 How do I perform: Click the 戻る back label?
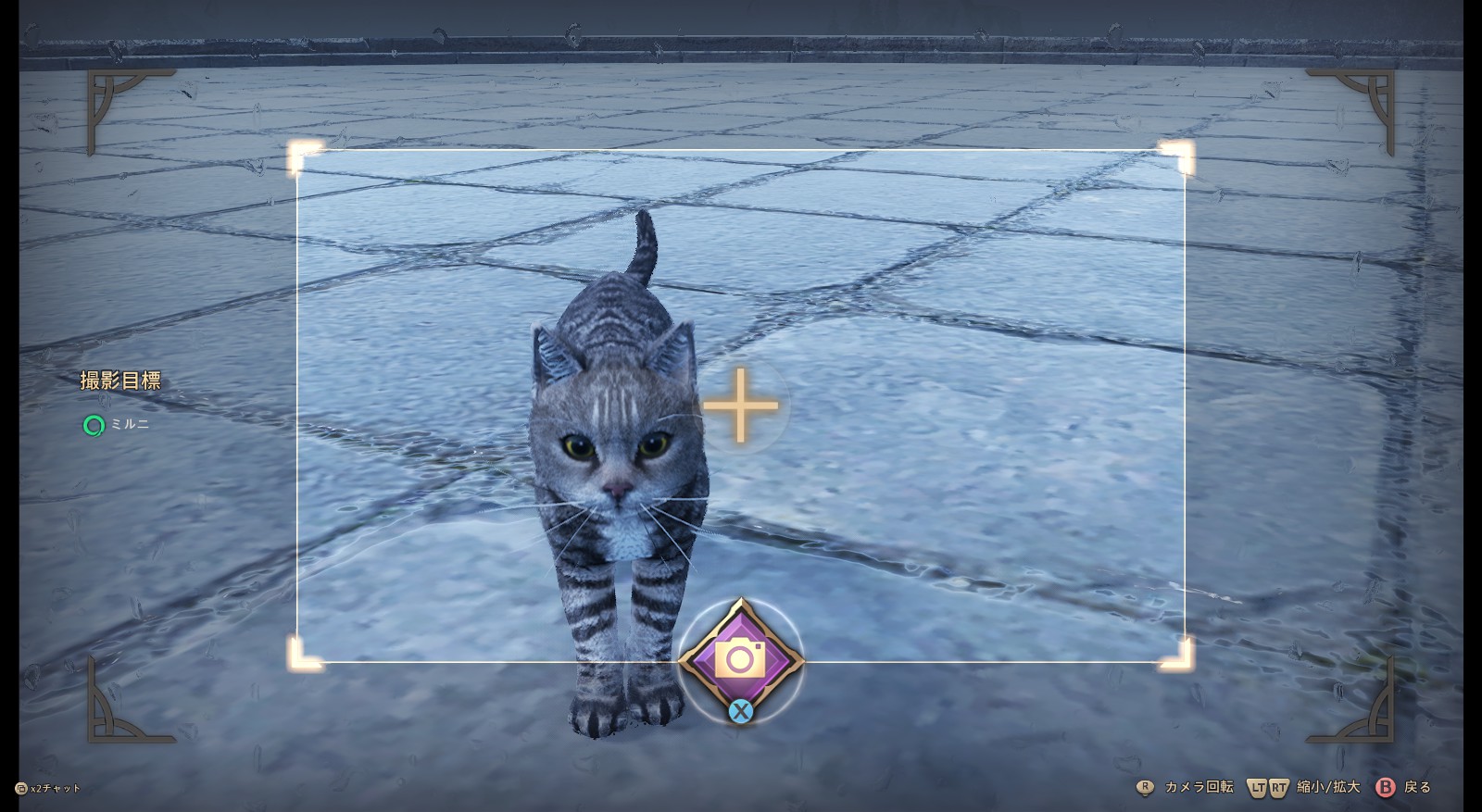(1417, 787)
